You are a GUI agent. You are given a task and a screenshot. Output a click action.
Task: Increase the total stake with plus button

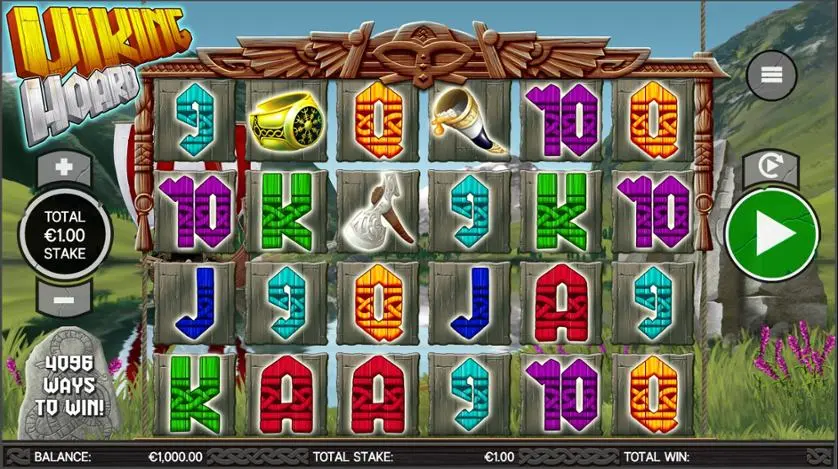[x=64, y=168]
